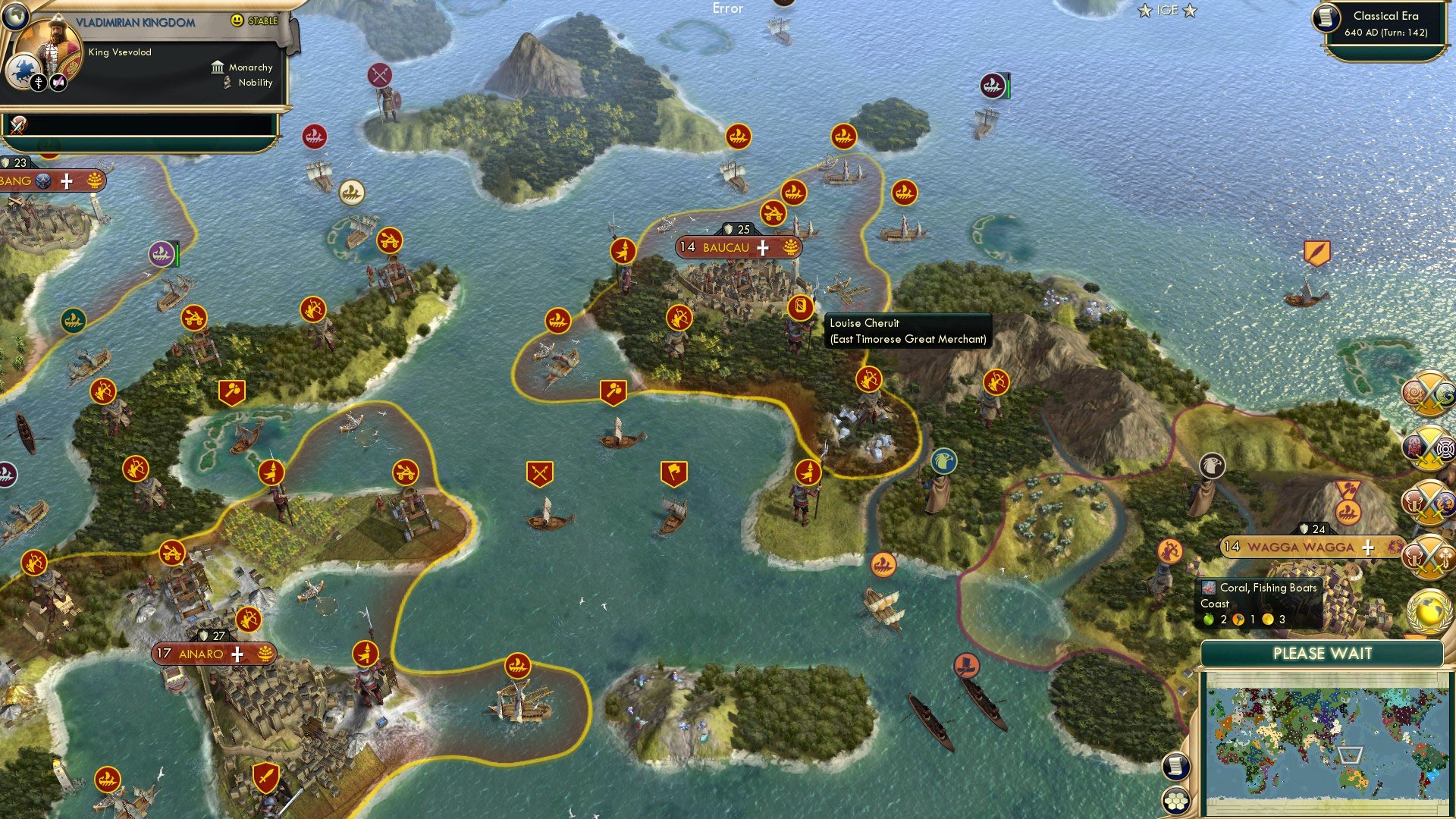Expand Baucau's city banner with its plus button
This screenshot has width=1456, height=819.
762,247
